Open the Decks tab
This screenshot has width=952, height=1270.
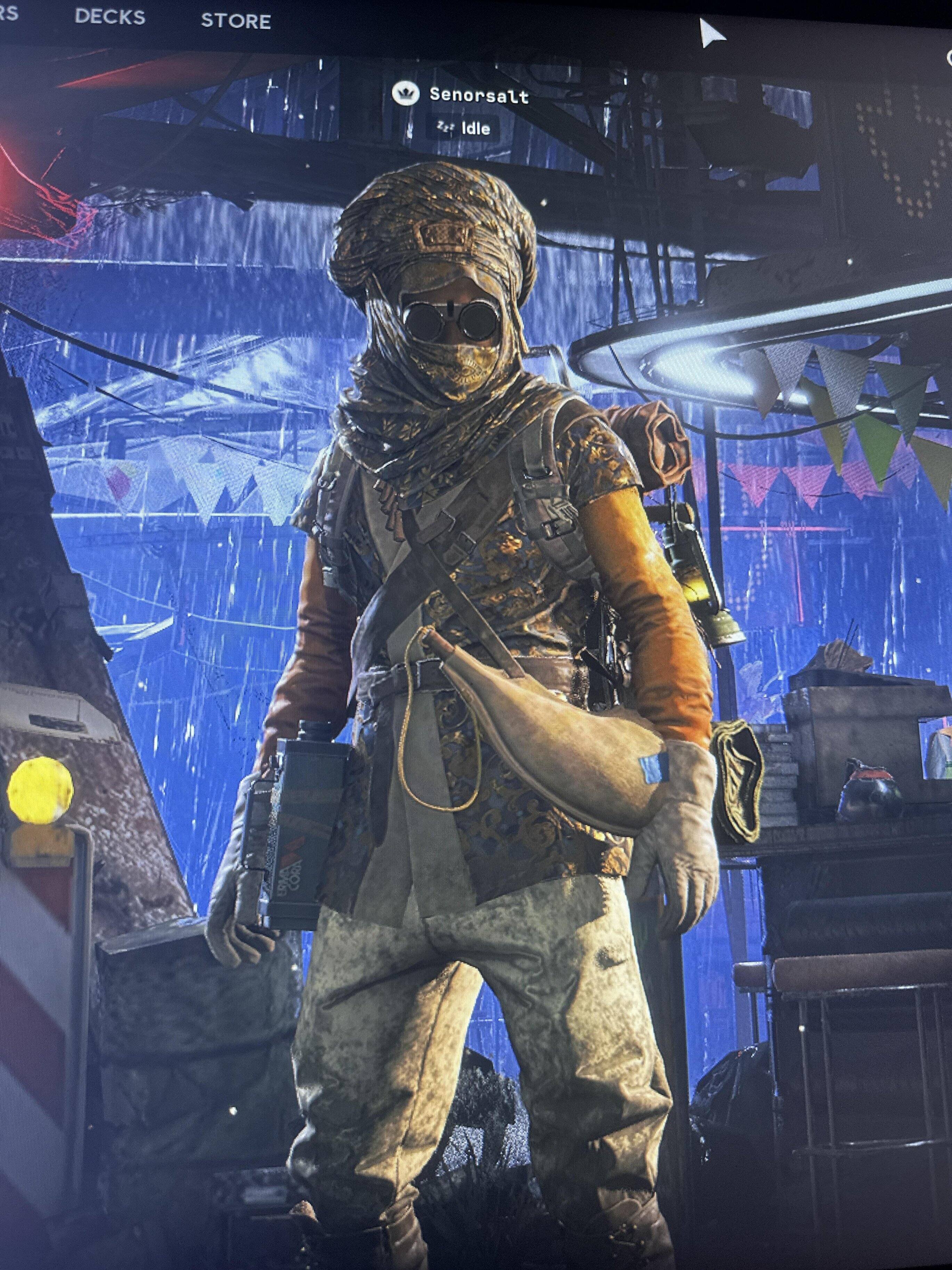109,17
